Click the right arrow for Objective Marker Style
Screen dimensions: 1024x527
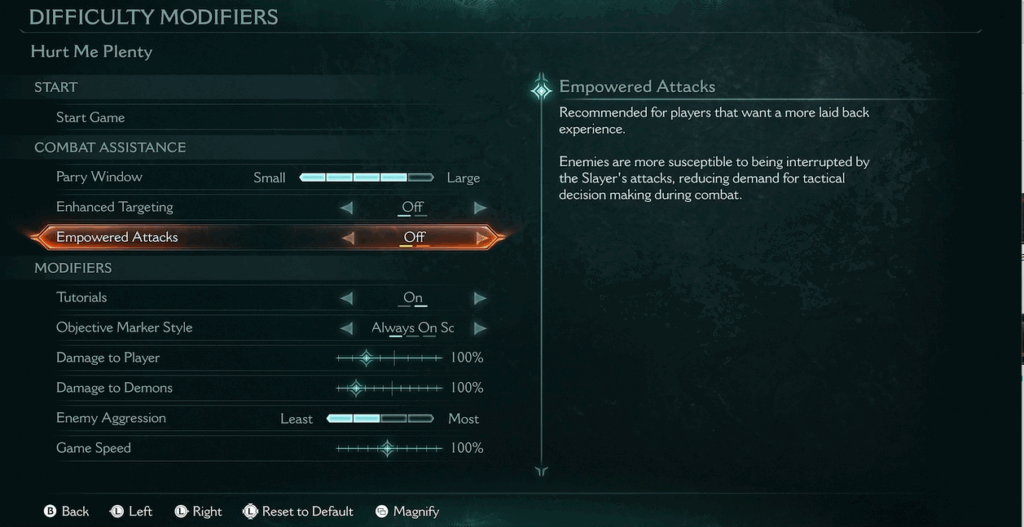click(x=480, y=328)
